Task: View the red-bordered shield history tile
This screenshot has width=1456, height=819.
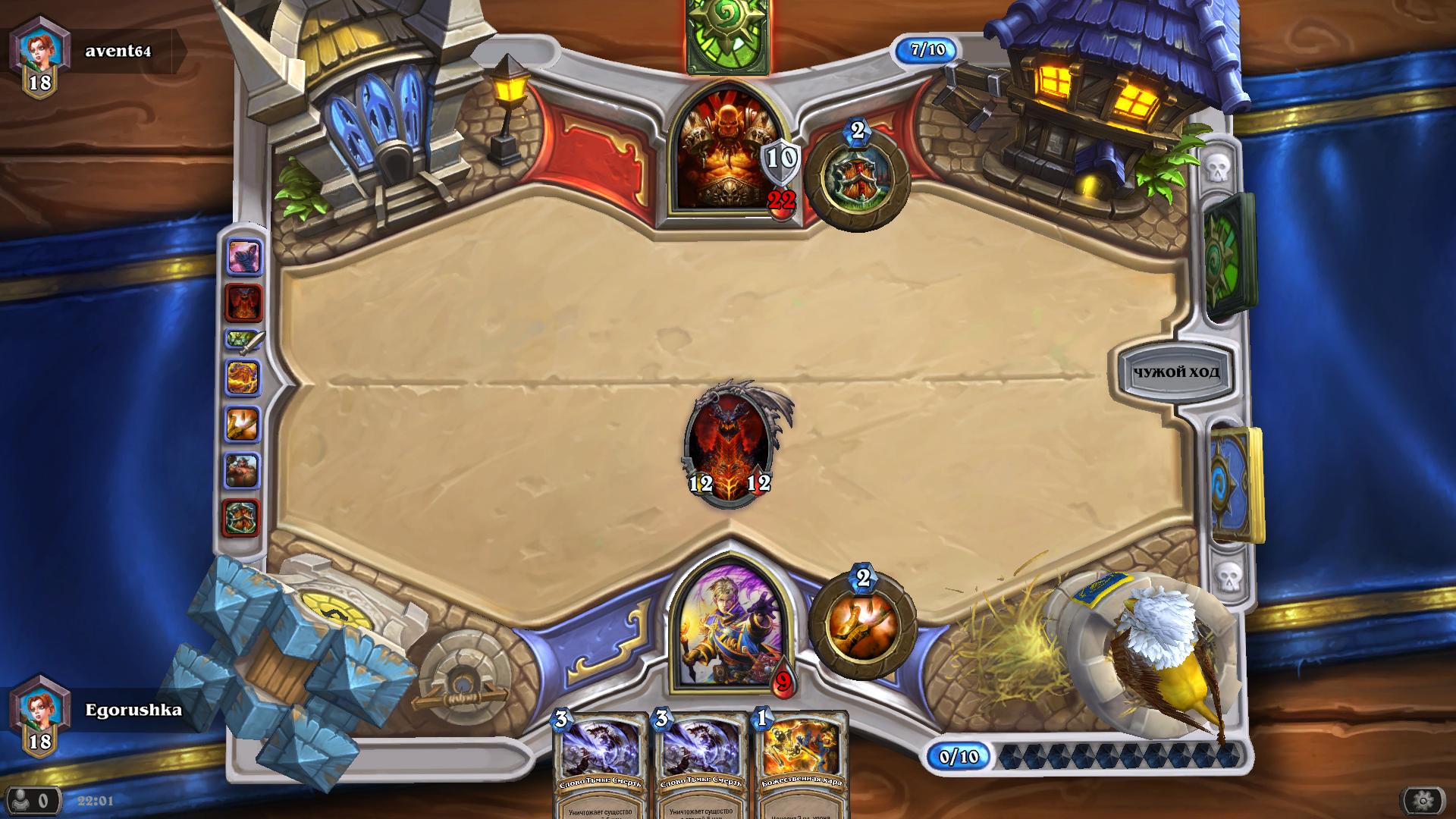Action: [241, 519]
